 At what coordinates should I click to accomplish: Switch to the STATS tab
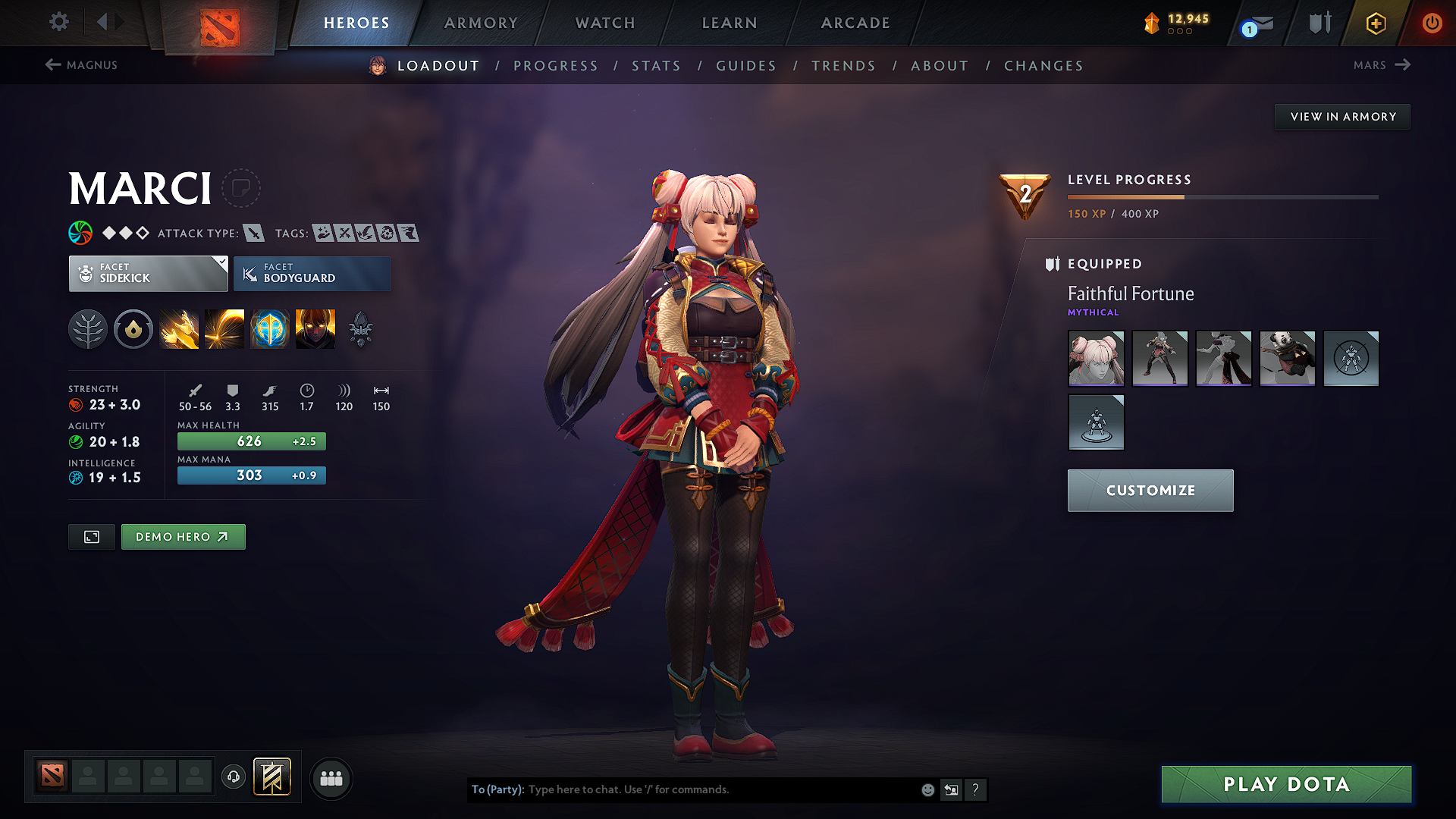[656, 65]
